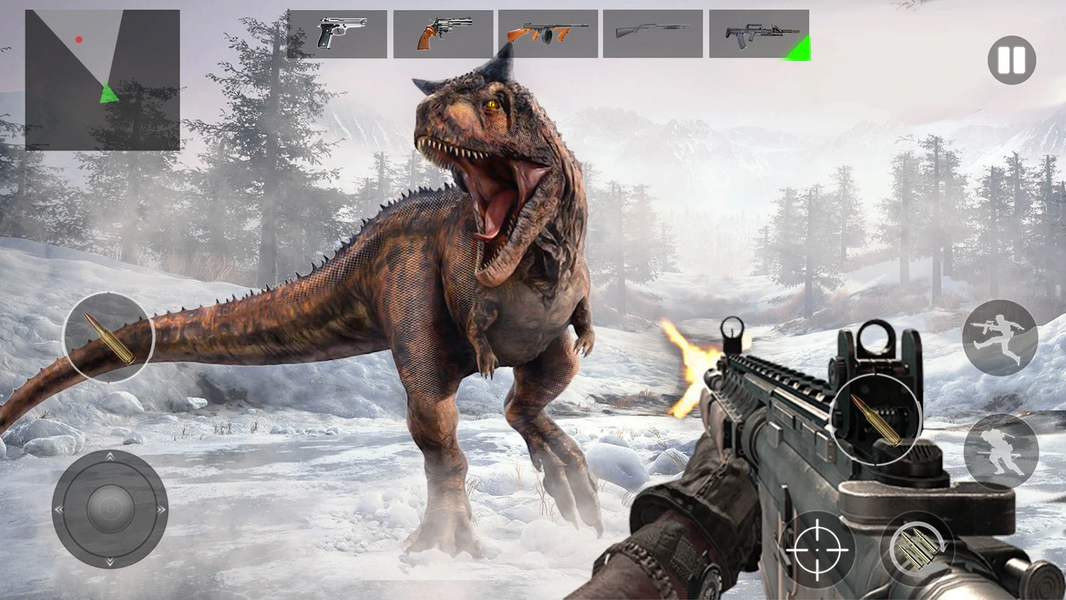Click the movement joystick
This screenshot has width=1066, height=600.
click(110, 509)
